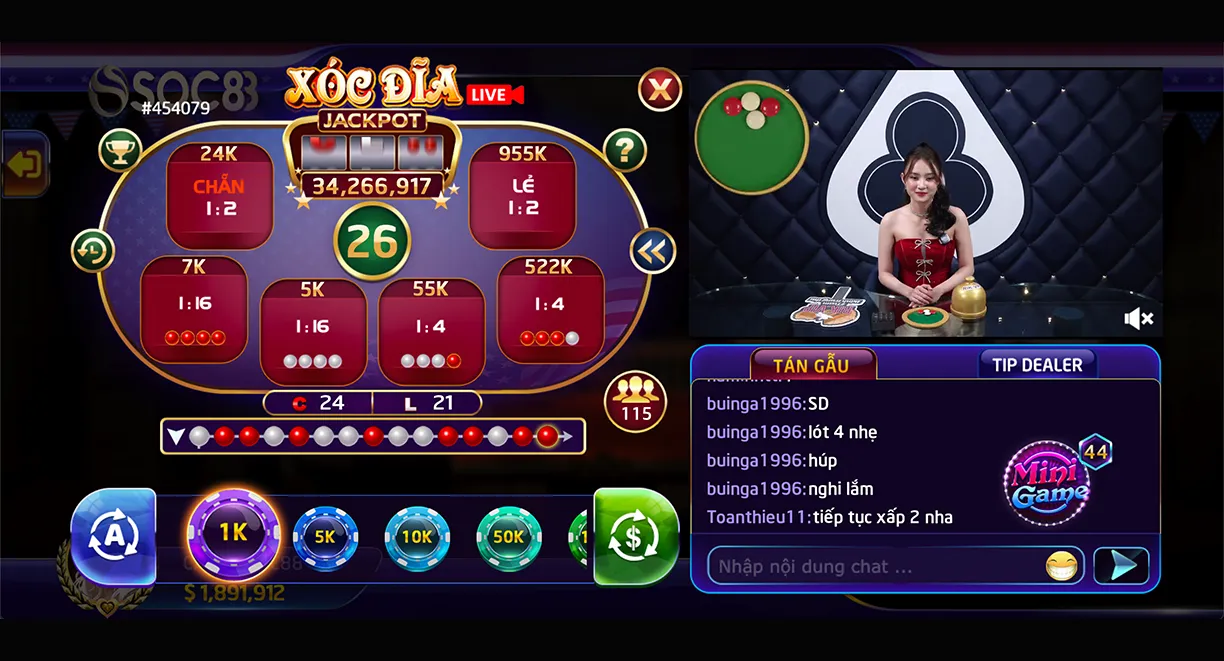This screenshot has width=1224, height=661.
Task: Select the 1K purple chip
Action: pos(234,534)
